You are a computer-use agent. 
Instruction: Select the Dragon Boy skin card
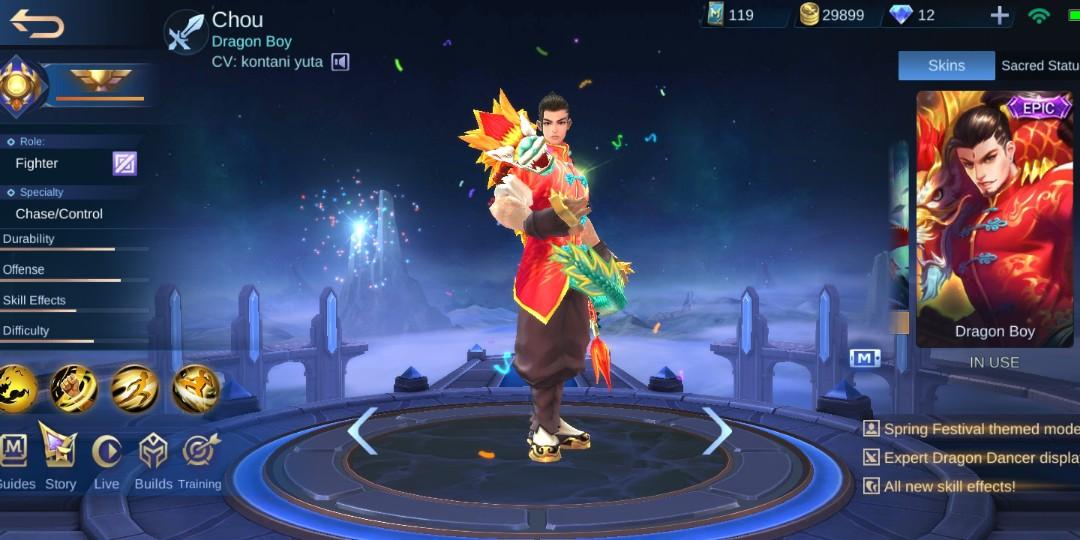(x=994, y=218)
